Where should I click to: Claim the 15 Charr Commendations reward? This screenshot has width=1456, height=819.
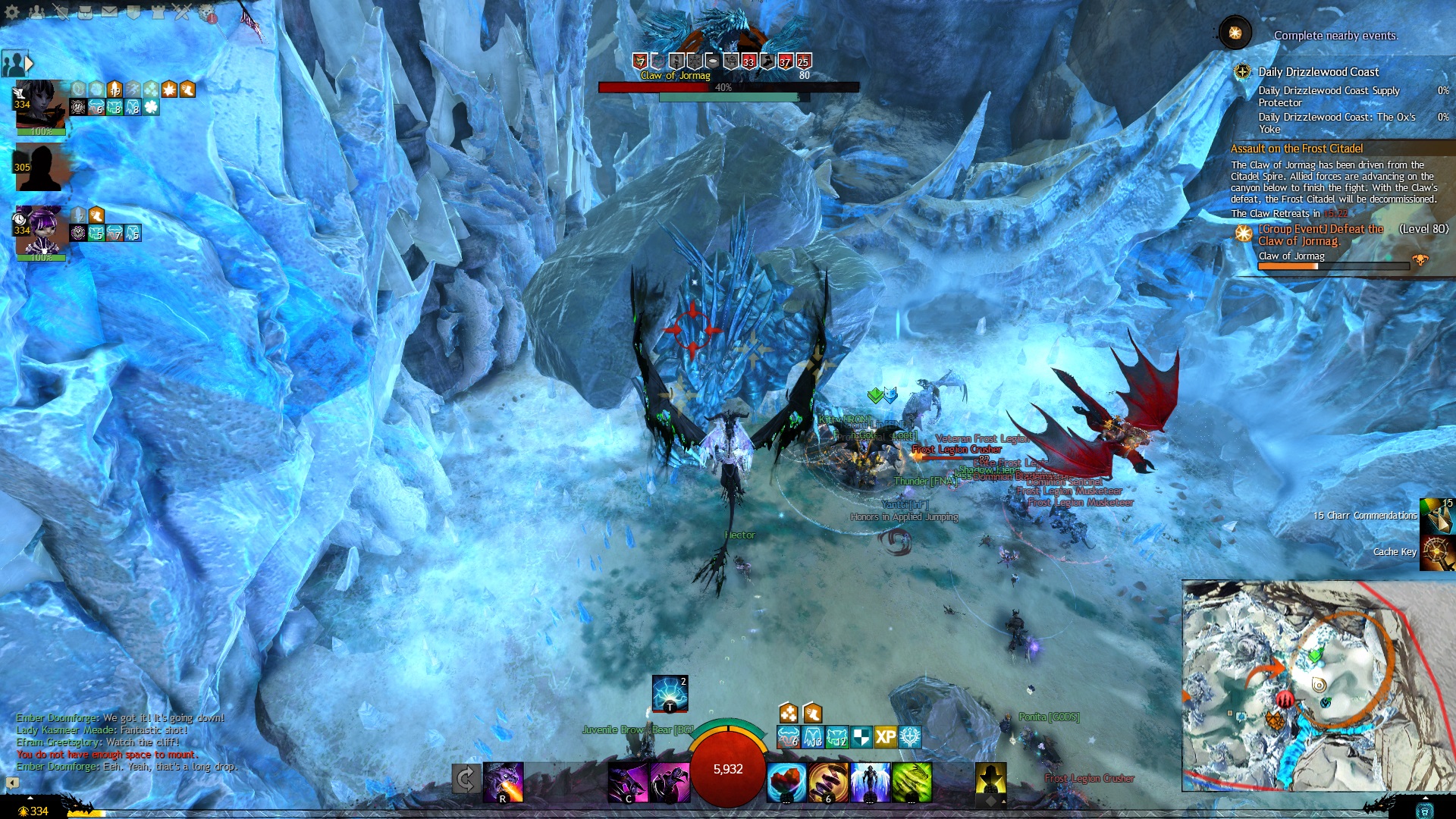click(x=1437, y=516)
